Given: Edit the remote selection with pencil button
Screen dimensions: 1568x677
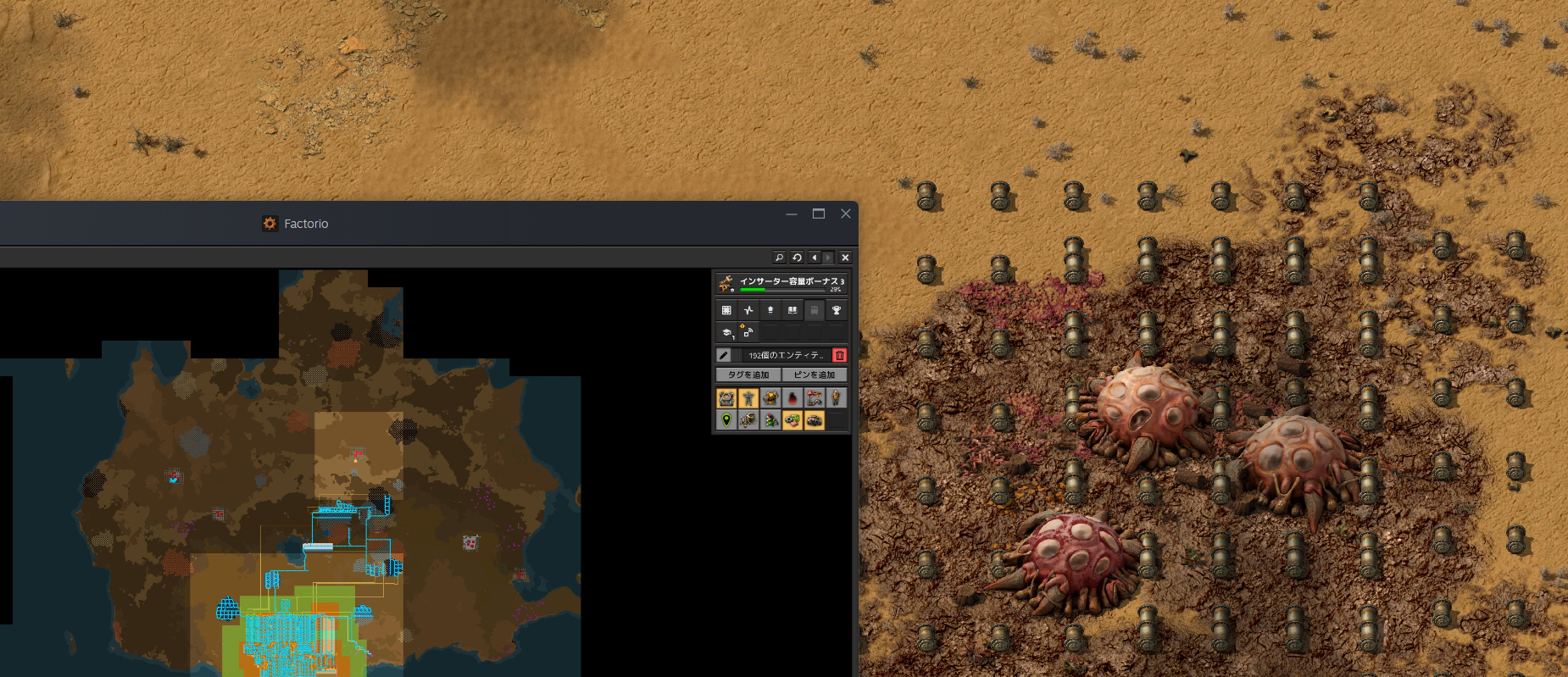Looking at the screenshot, I should pyautogui.click(x=724, y=355).
